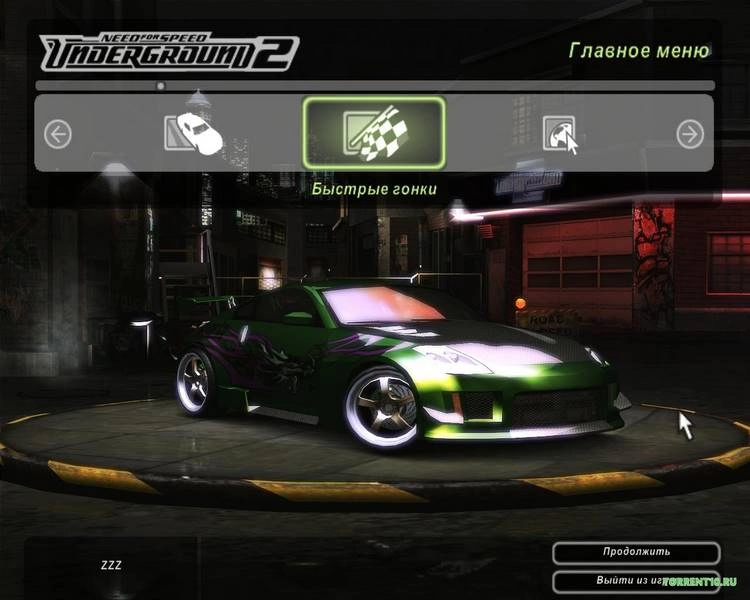The height and width of the screenshot is (600, 750).
Task: Select the car icon menu entry
Action: pos(193,133)
